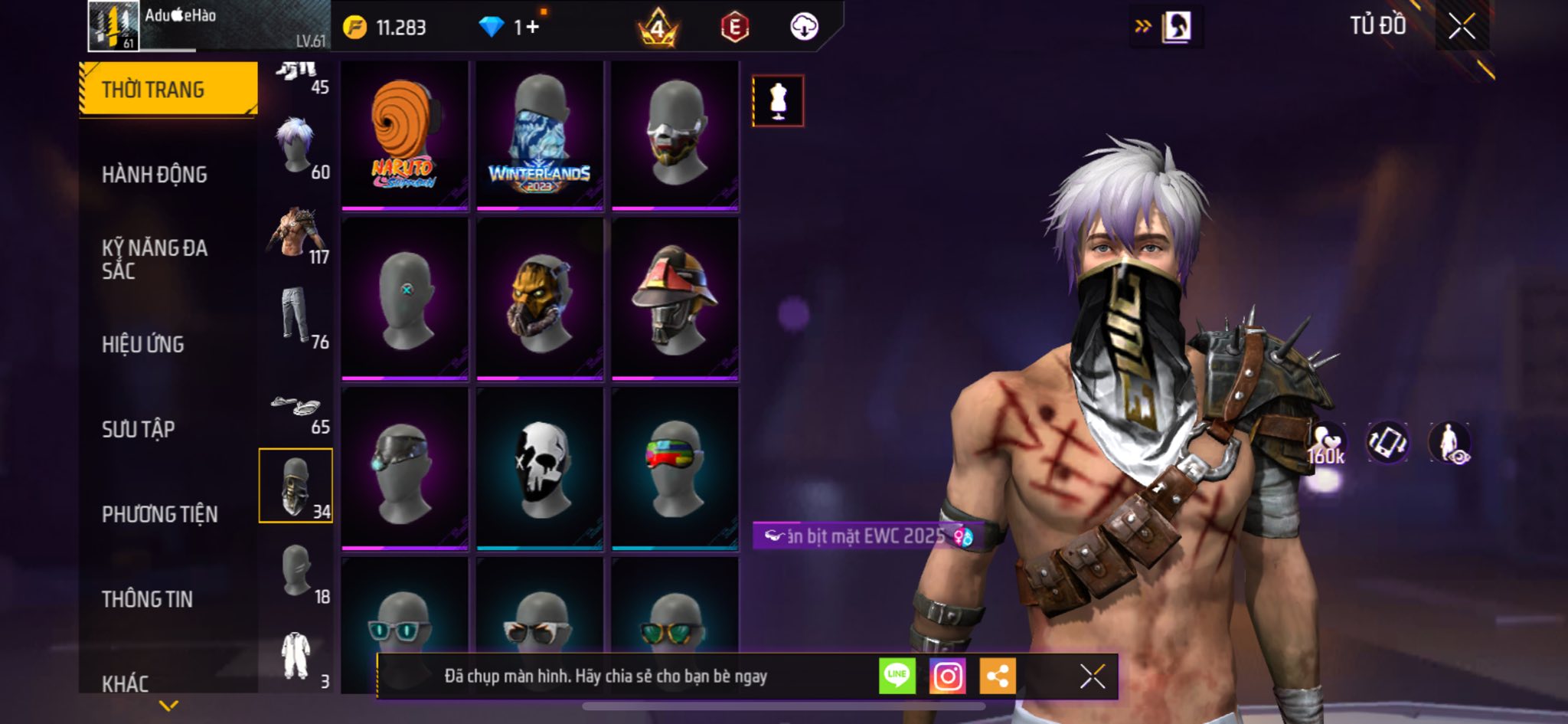Pick the golden beast gas mask
Screen dimensions: 1568x724
click(539, 300)
